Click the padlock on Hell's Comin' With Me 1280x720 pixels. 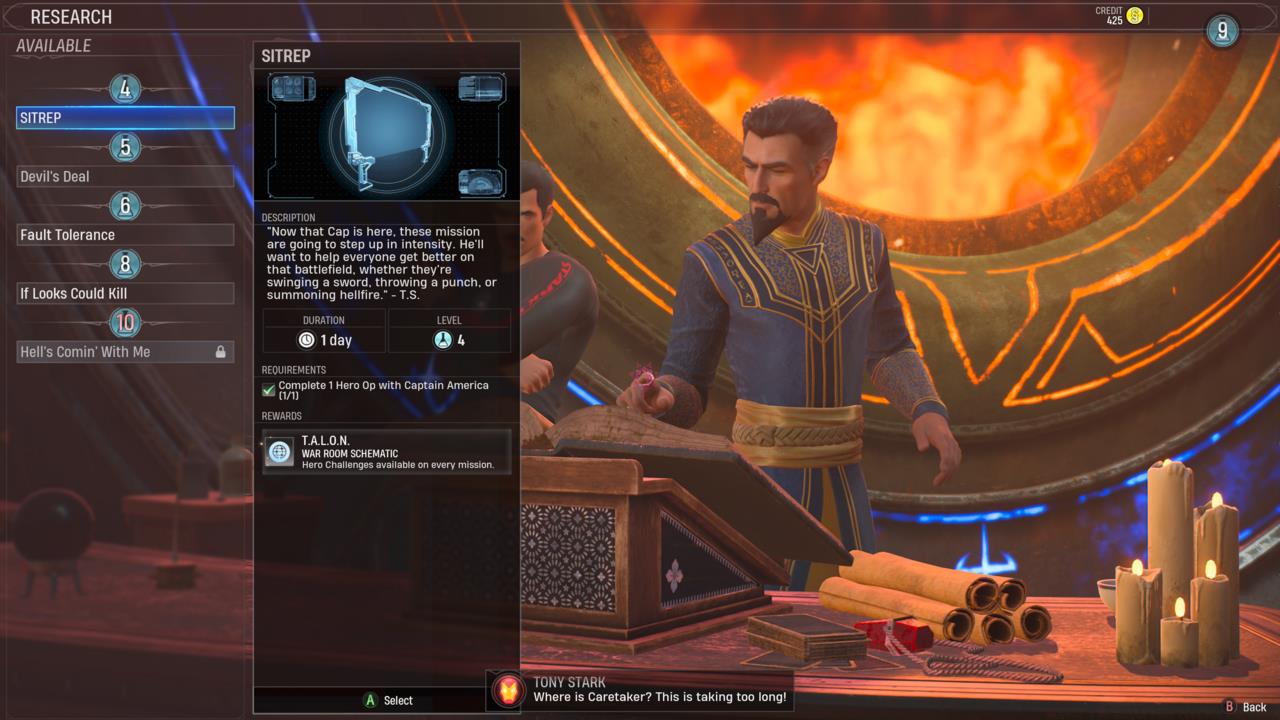pos(222,351)
